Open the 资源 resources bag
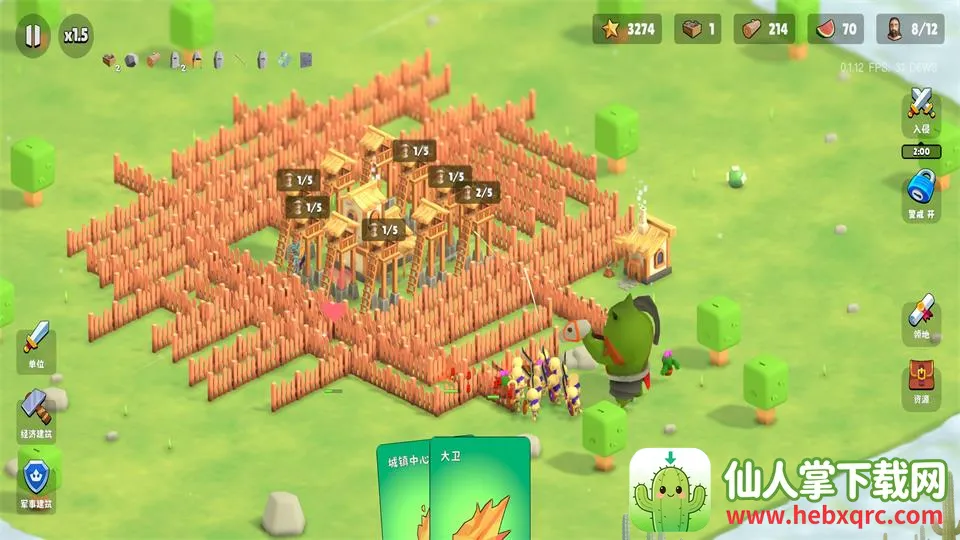This screenshot has height=540, width=960. tap(921, 378)
